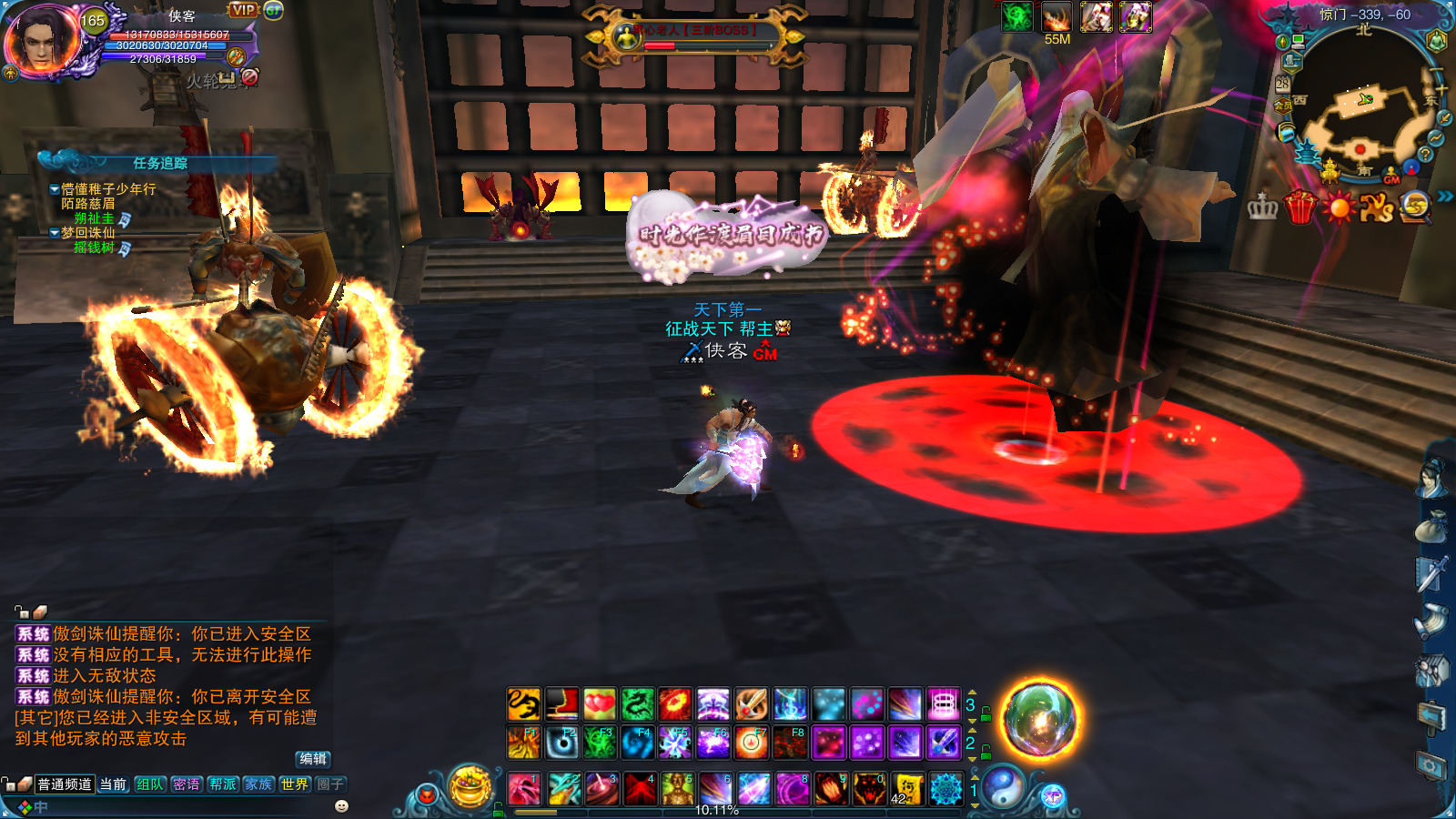Open the golden treasure pot icon

click(470, 786)
